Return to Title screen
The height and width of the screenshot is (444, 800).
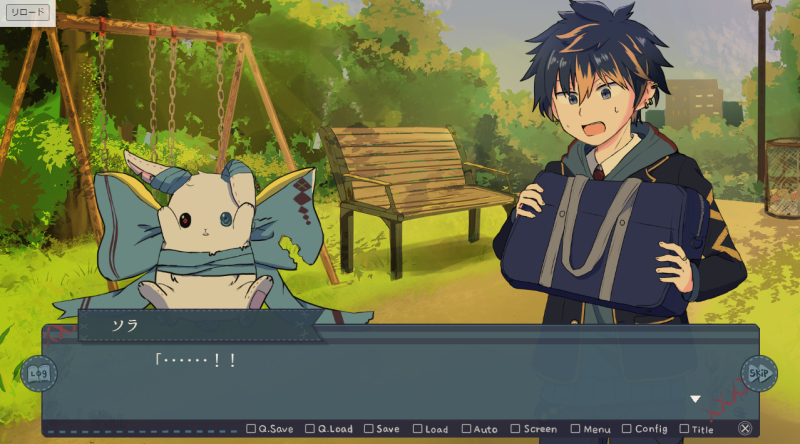click(697, 429)
